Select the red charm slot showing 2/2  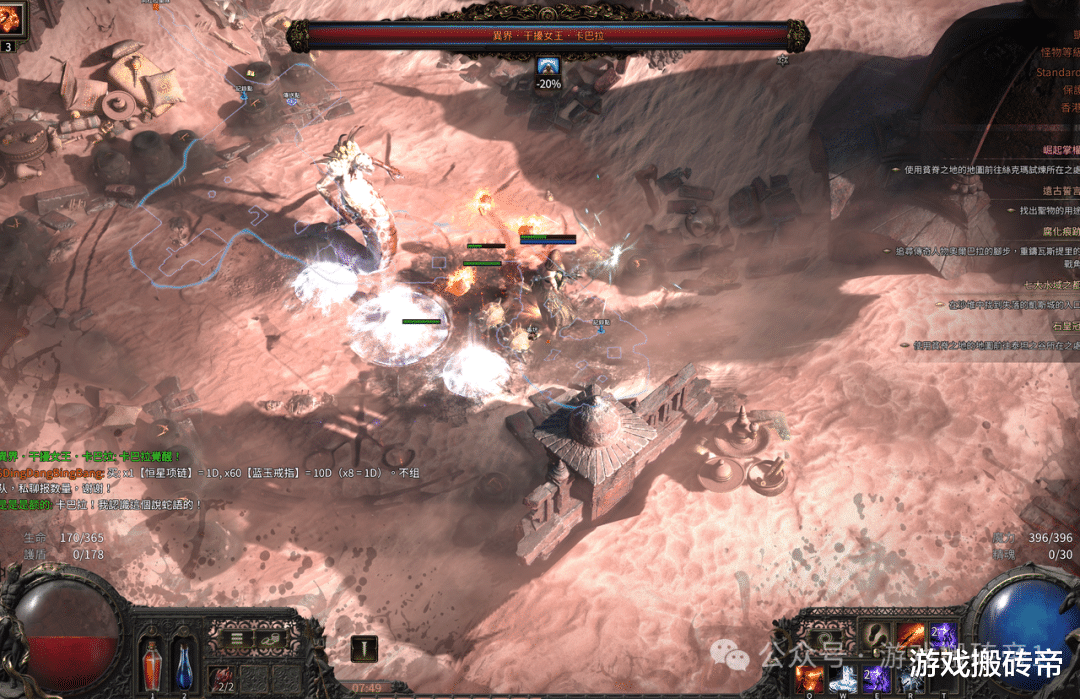click(x=223, y=680)
